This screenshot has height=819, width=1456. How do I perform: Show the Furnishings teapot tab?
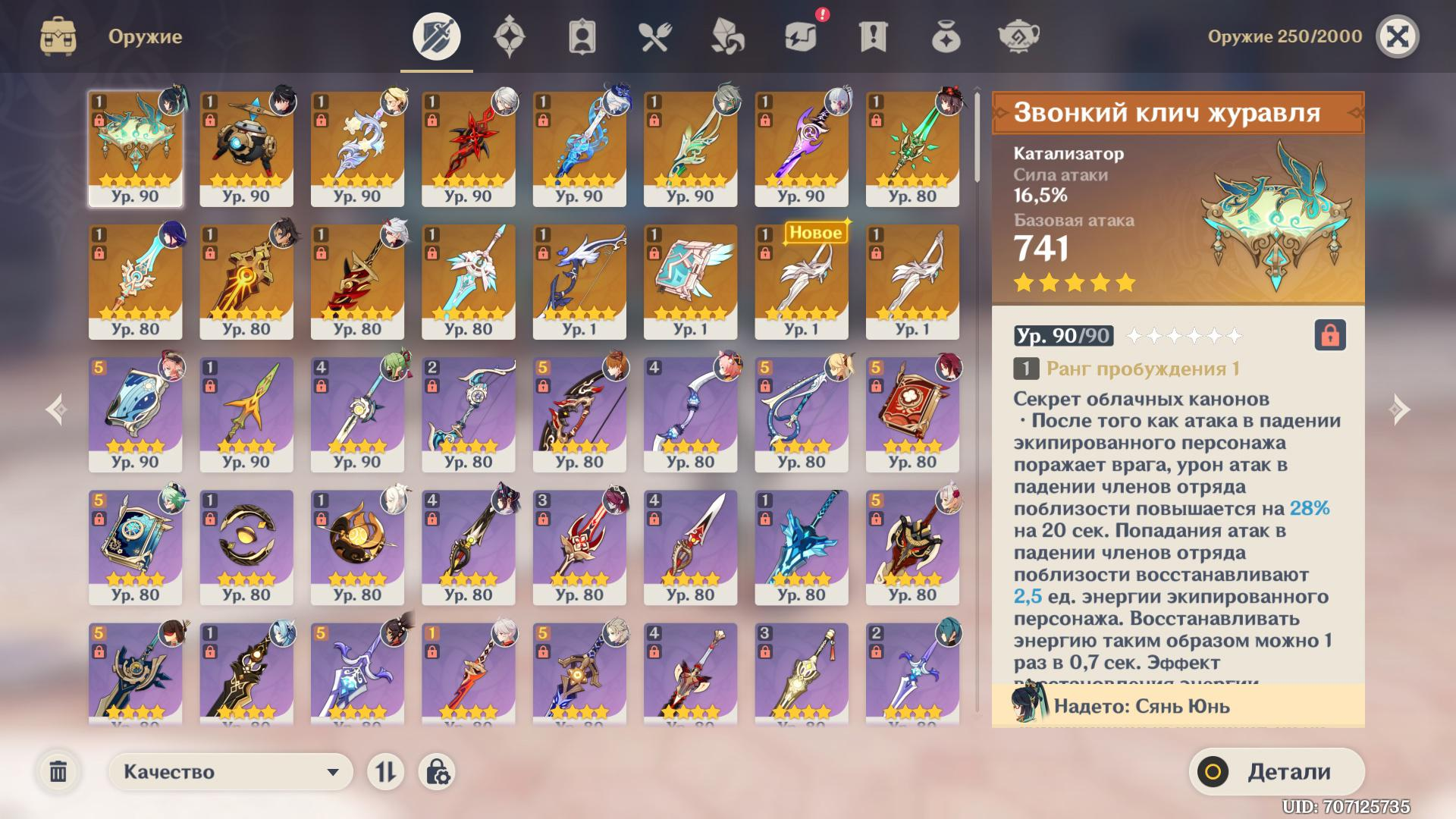pos(1018,36)
